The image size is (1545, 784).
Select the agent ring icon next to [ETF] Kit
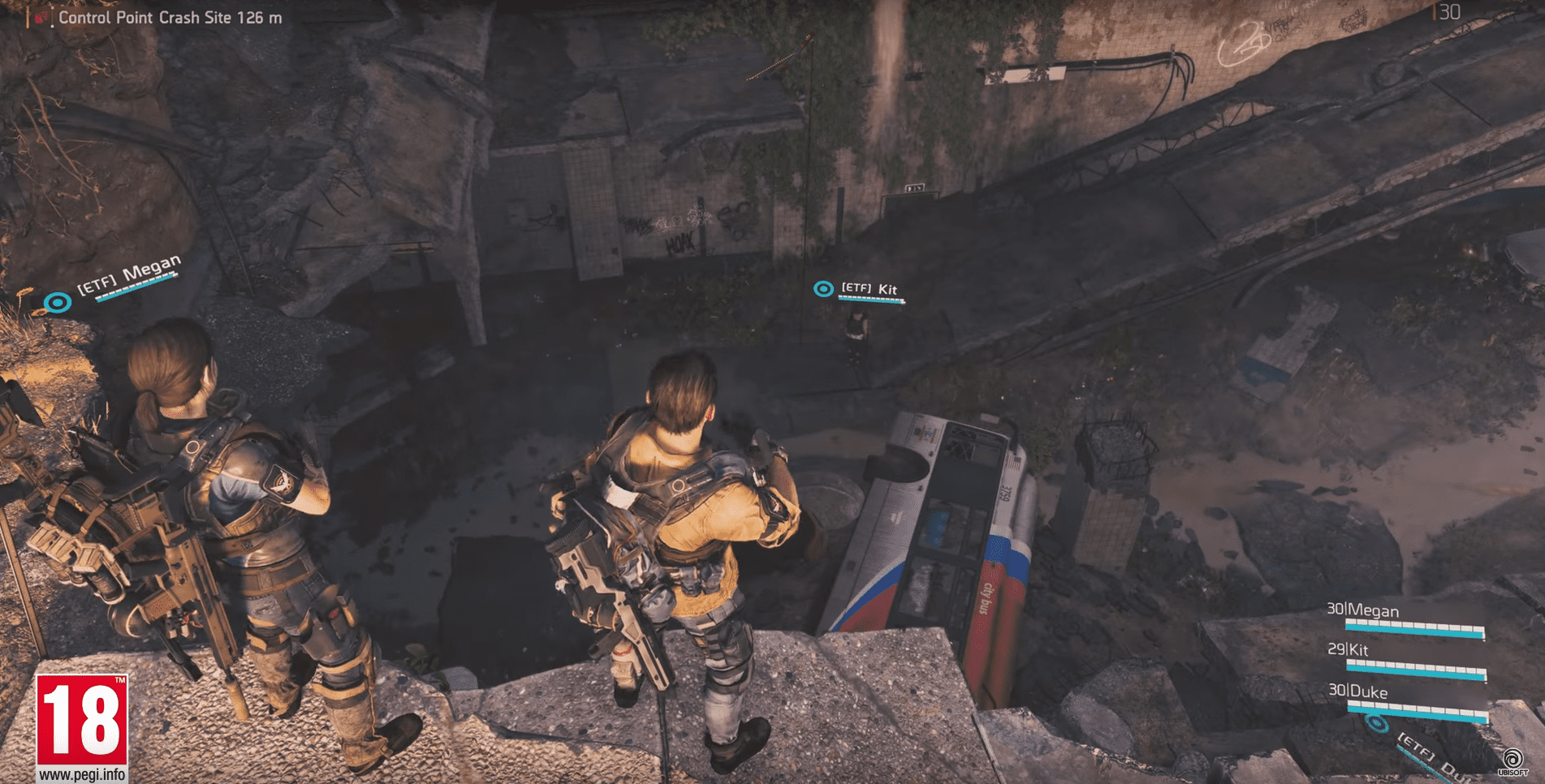point(823,289)
